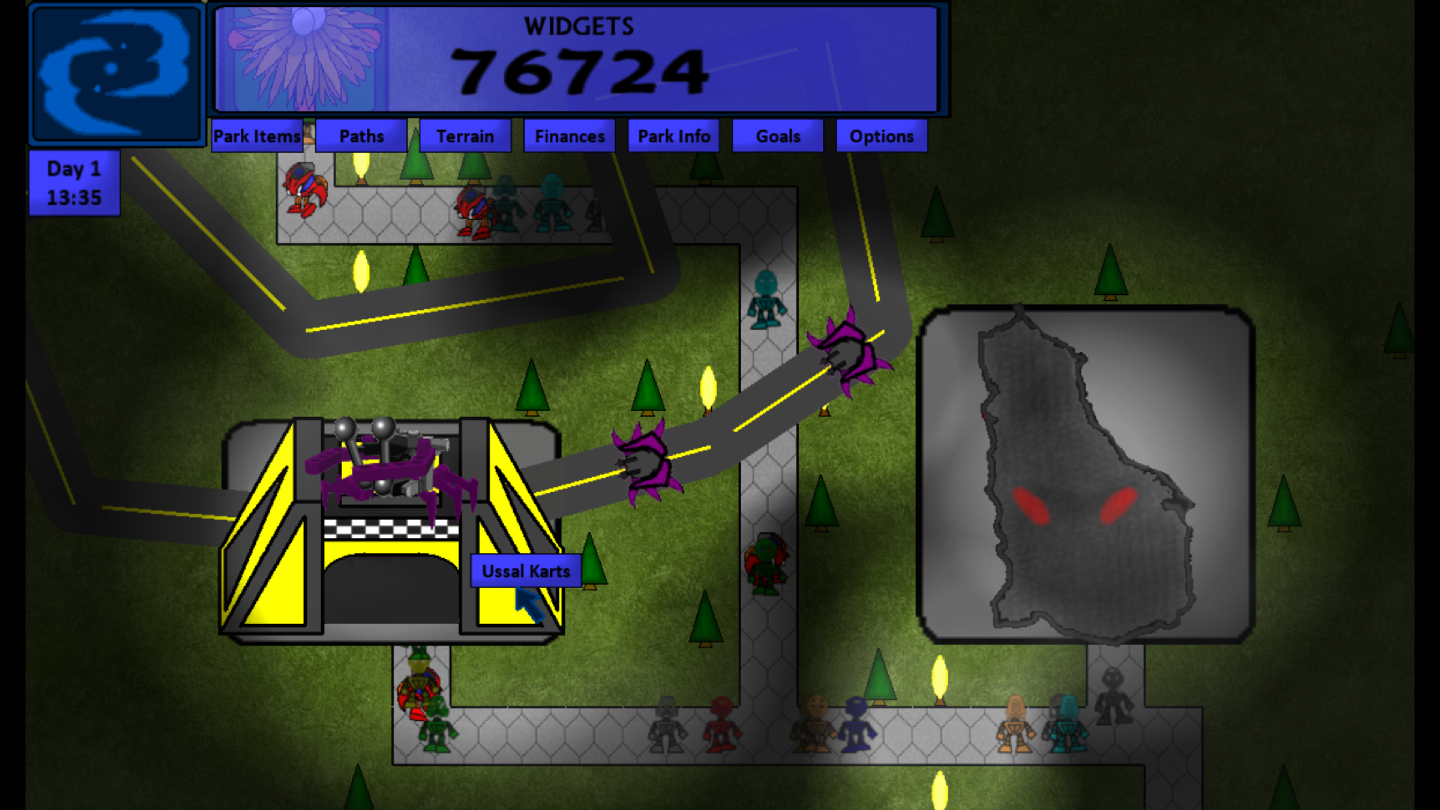Open the Options menu
Image resolution: width=1440 pixels, height=810 pixels.
coord(882,136)
